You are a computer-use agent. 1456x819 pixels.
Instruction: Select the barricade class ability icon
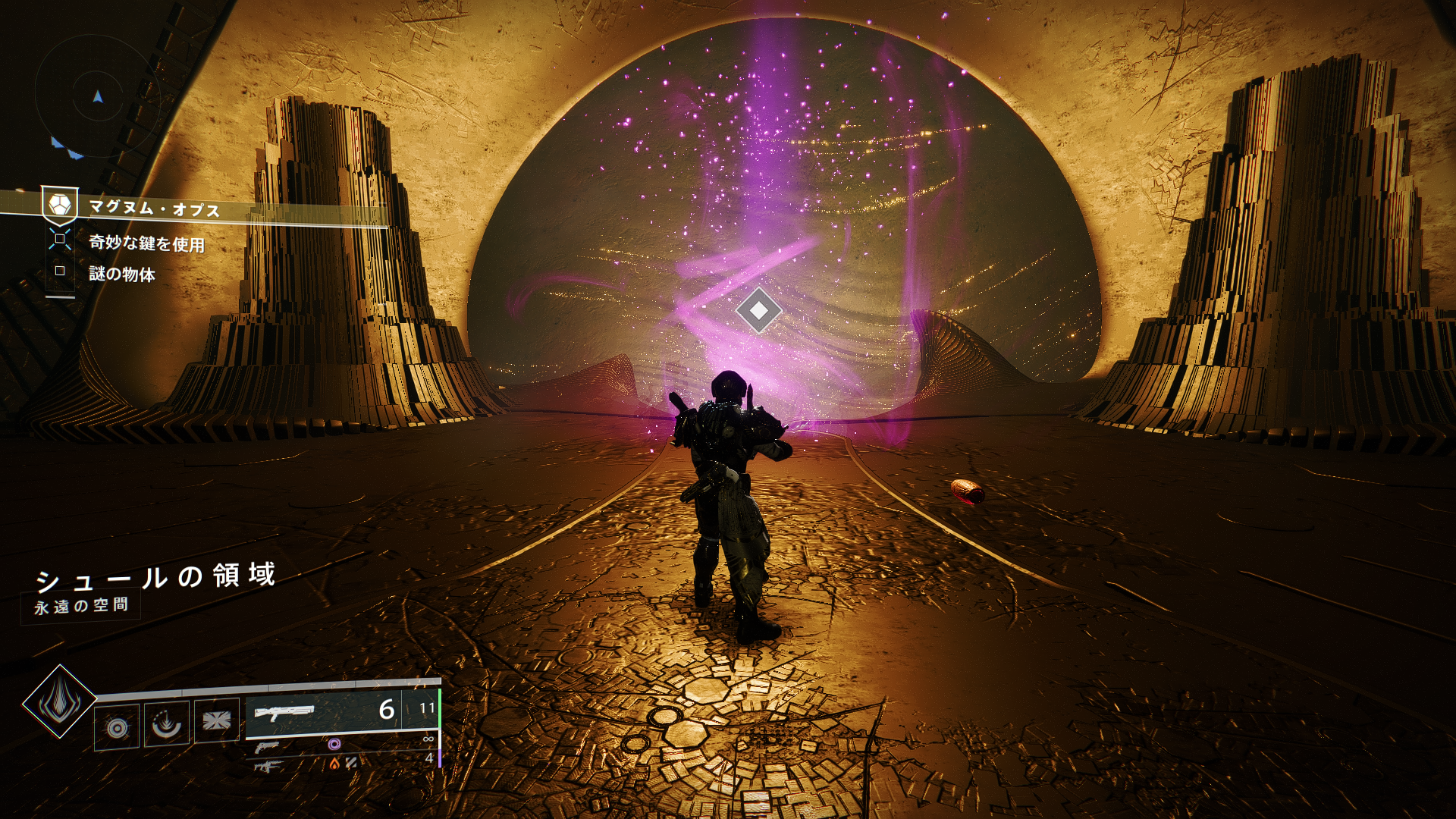pos(217,720)
